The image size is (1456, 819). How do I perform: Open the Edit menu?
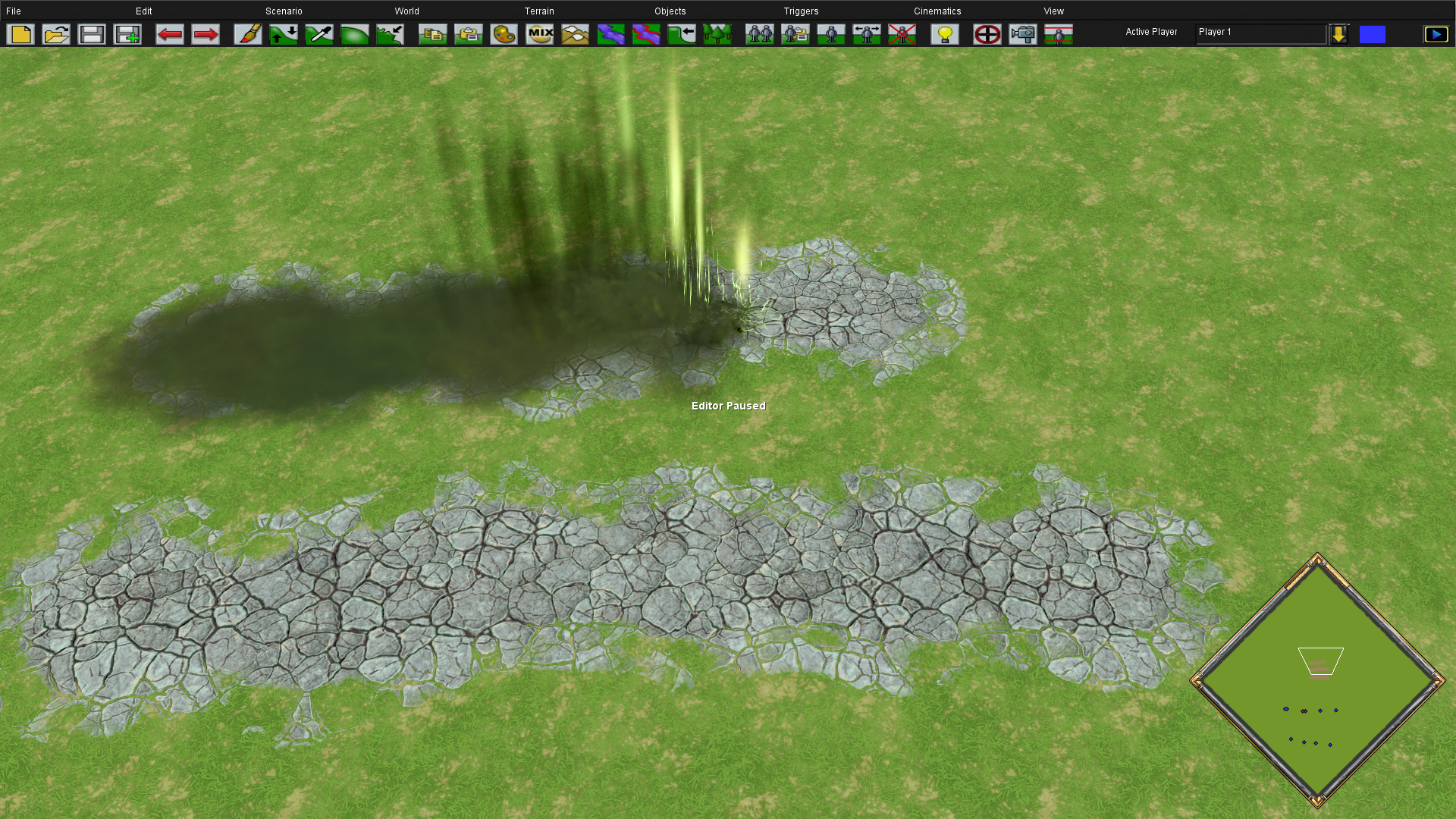point(144,11)
